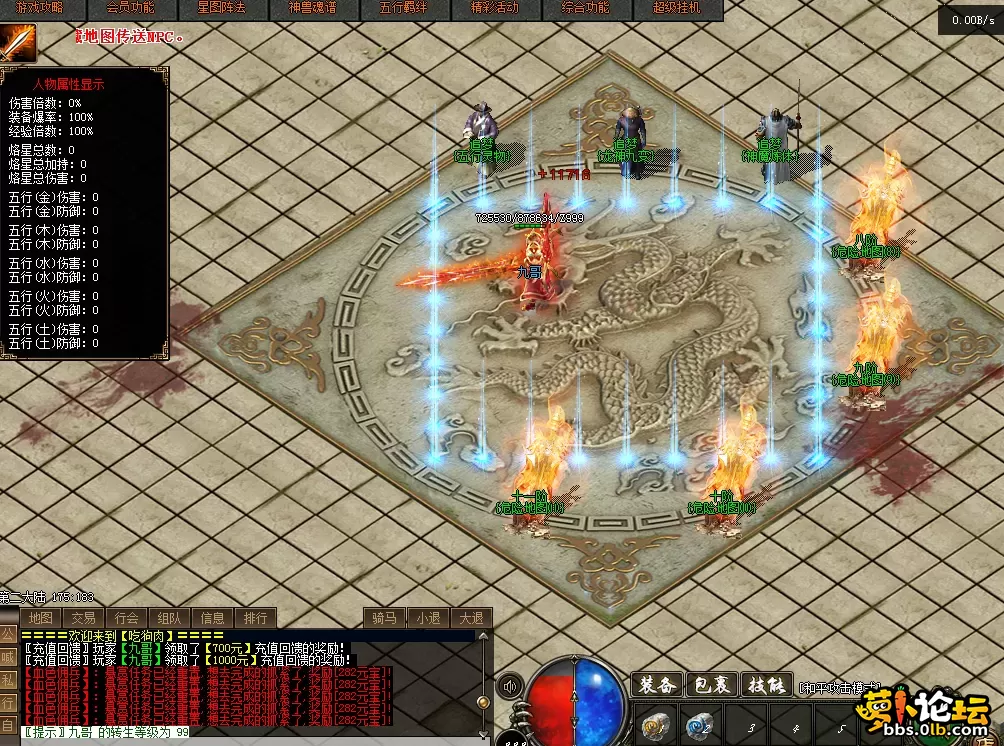Open the 游戏攻略 game guide menu
Viewport: 1004px width, 746px height.
pyautogui.click(x=39, y=8)
